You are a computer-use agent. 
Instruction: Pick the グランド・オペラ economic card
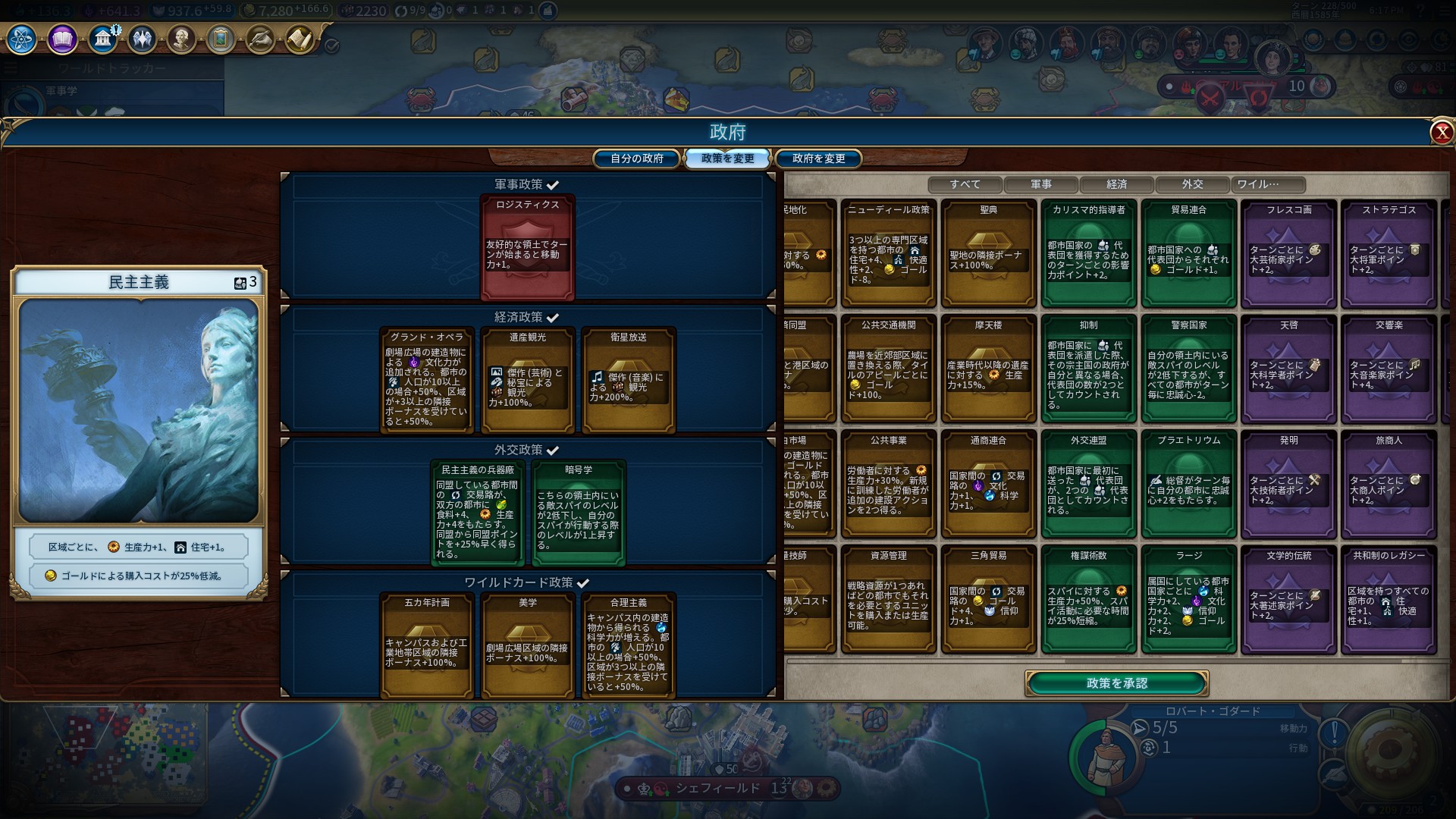427,381
